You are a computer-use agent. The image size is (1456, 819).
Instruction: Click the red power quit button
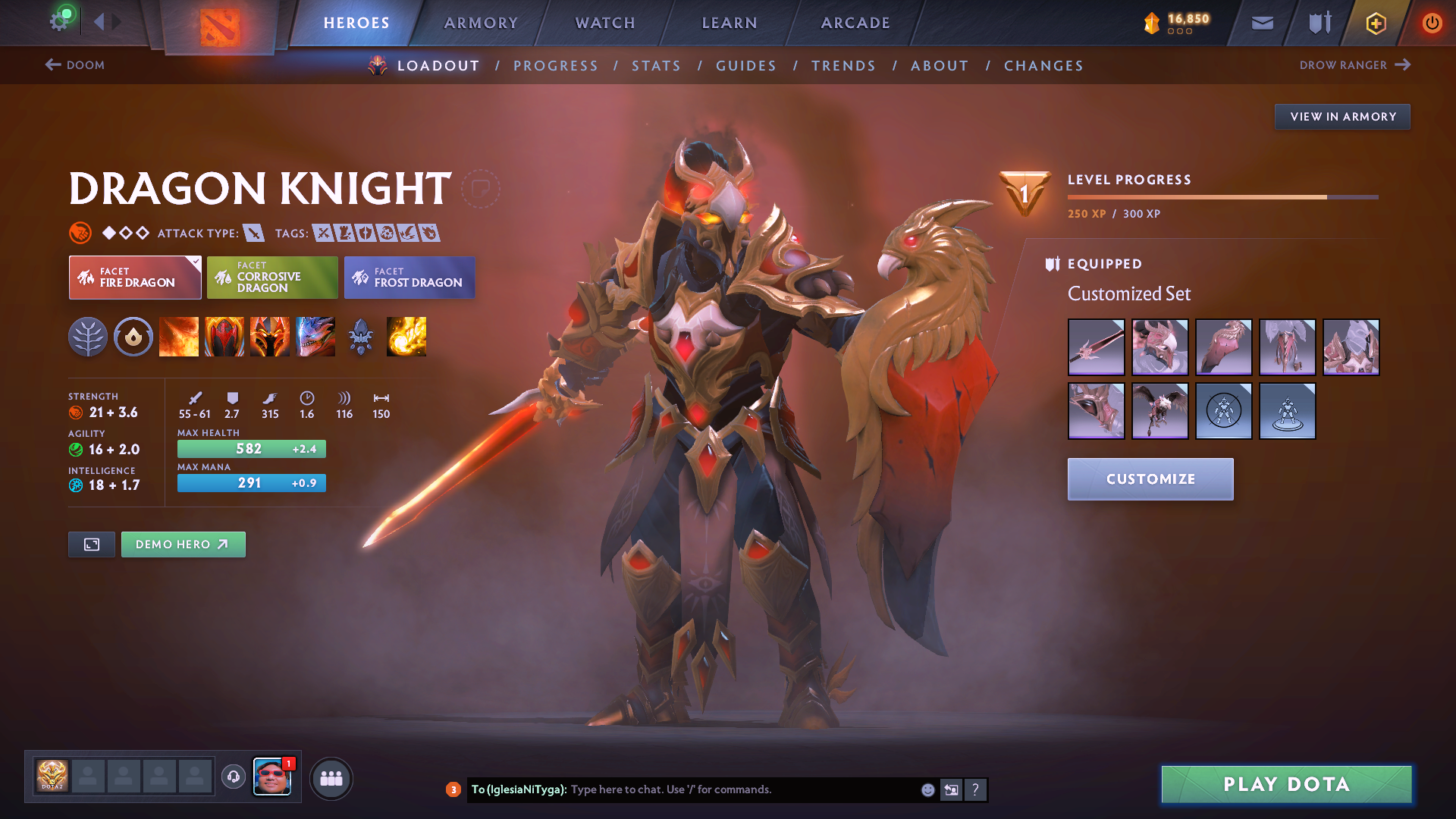(x=1432, y=23)
